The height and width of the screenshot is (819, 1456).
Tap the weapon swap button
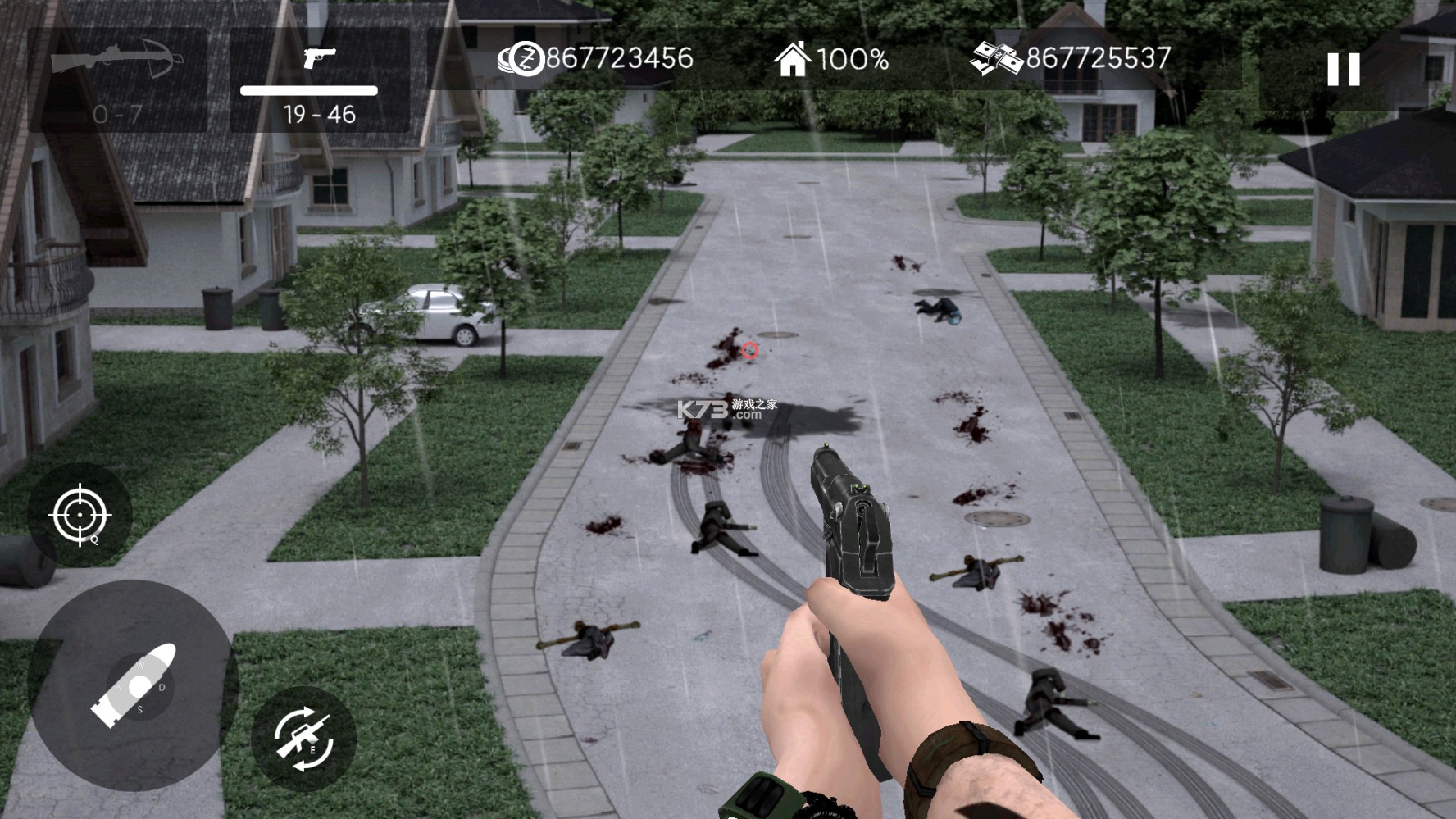click(303, 739)
